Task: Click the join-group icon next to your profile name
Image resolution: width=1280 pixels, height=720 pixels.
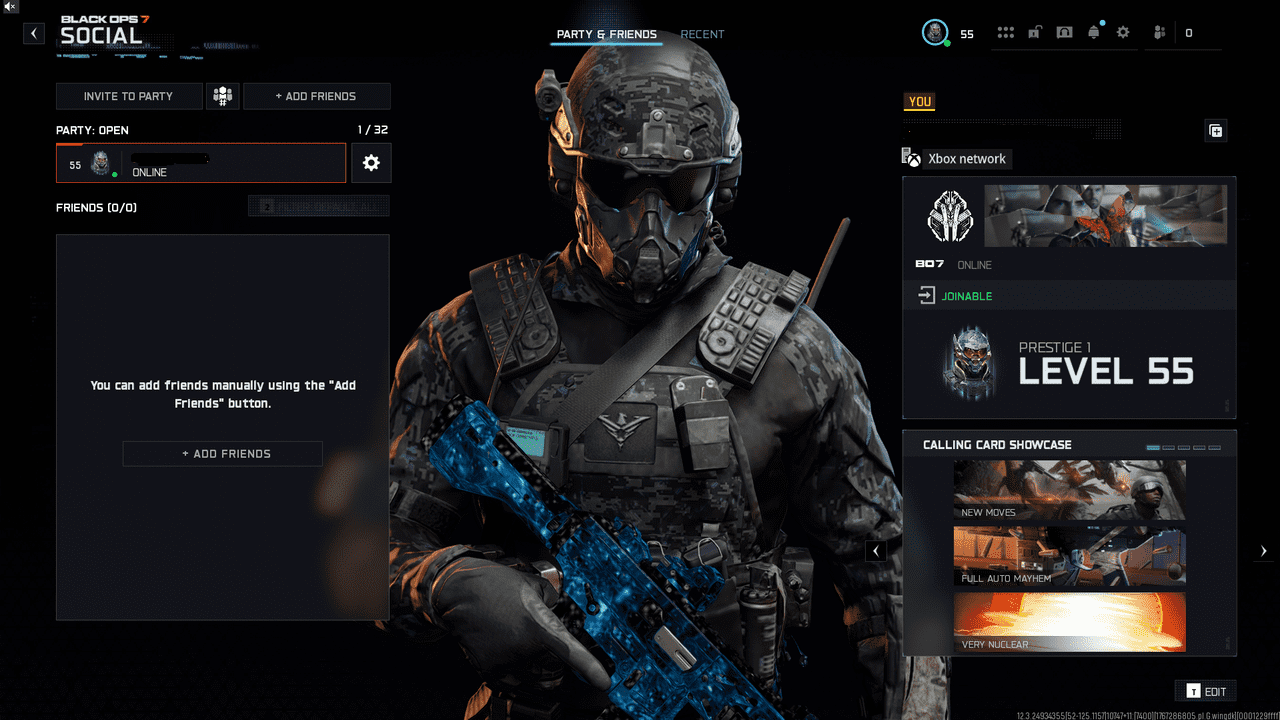Action: 1215,130
